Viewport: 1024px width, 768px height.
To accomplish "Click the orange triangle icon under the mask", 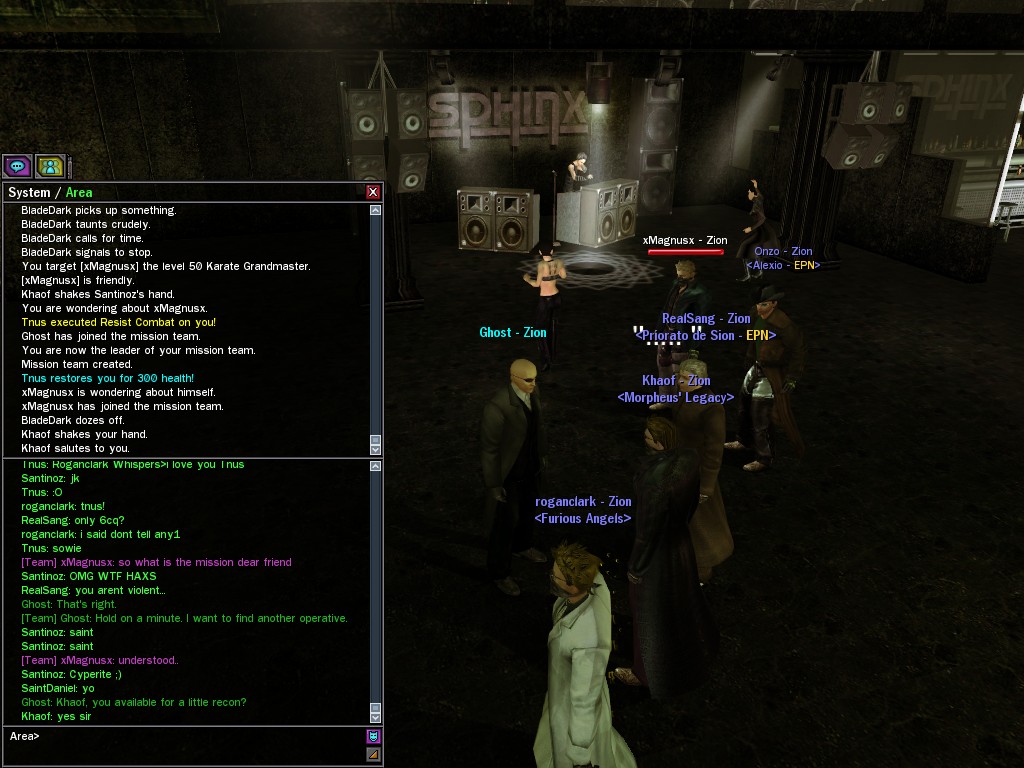I will point(373,755).
